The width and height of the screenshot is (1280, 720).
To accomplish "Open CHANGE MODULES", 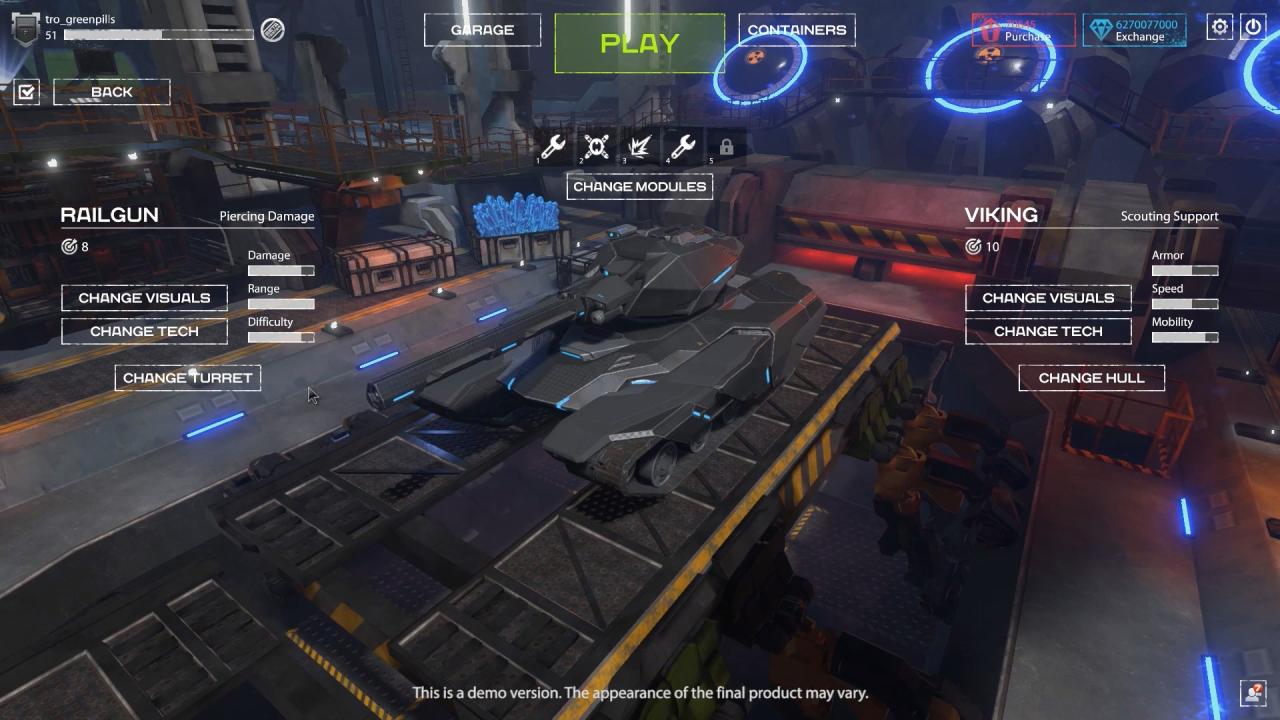I will point(640,186).
